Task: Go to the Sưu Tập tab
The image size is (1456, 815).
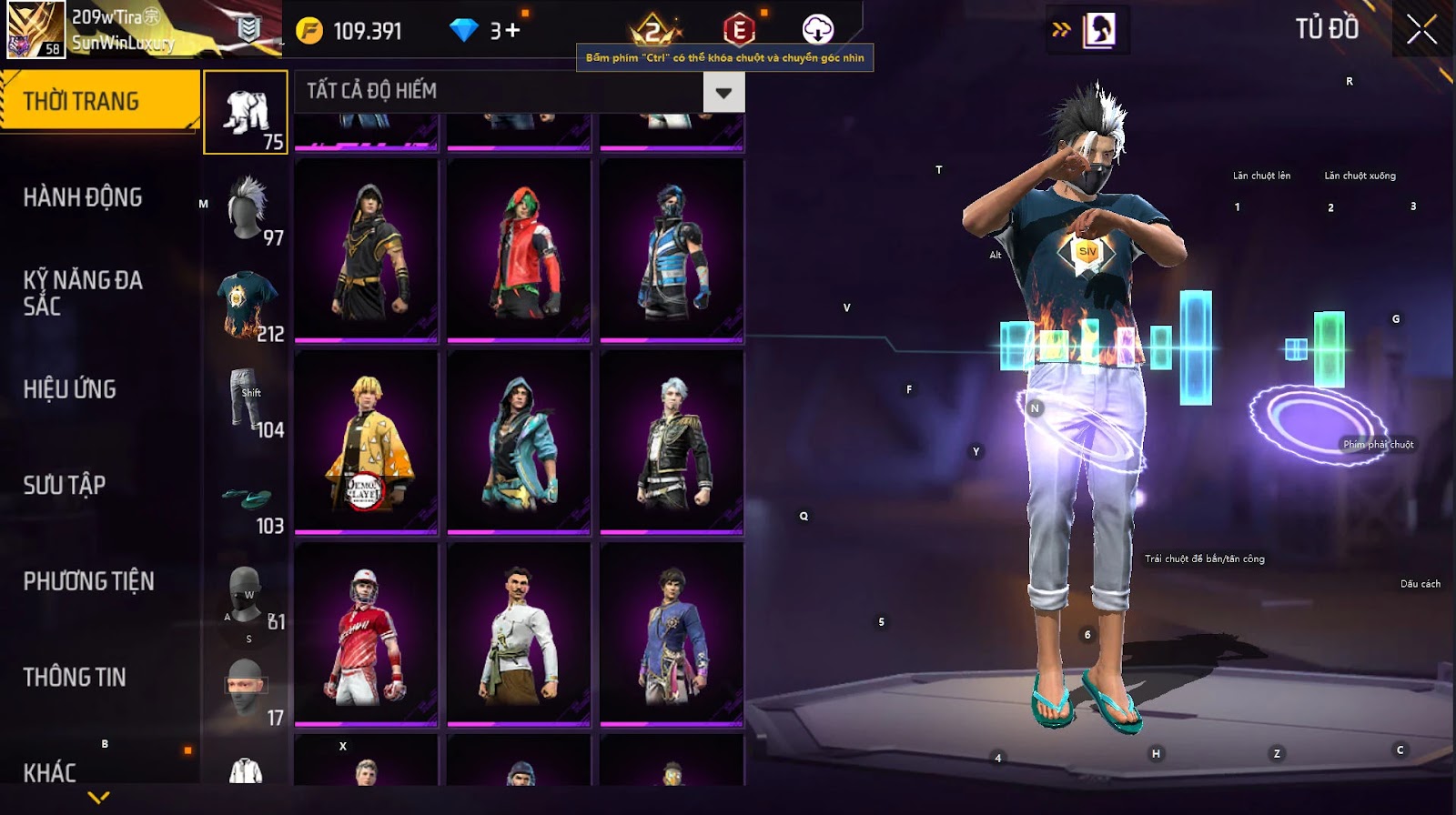Action: click(65, 485)
